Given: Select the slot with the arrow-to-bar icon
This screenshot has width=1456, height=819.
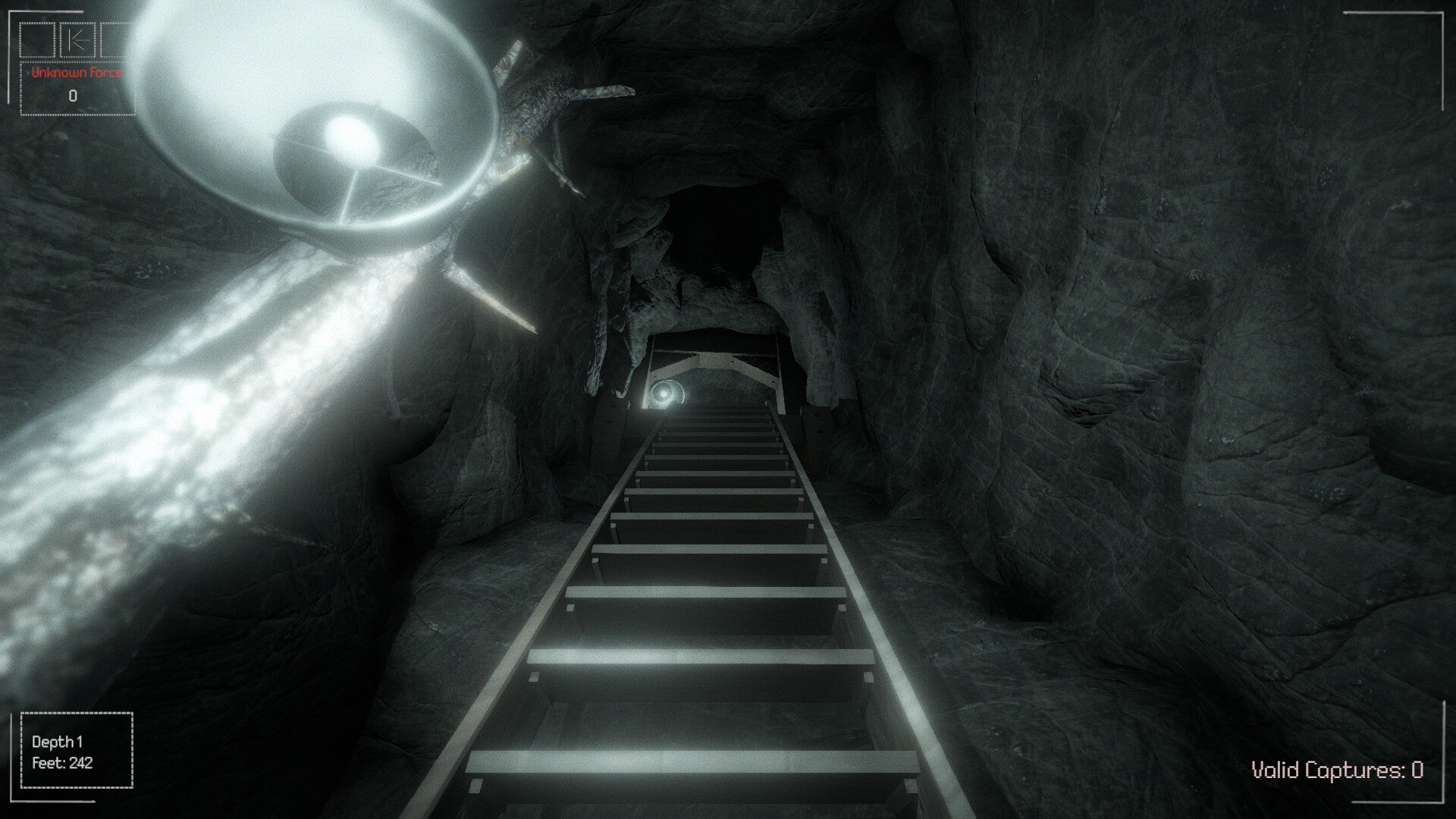Looking at the screenshot, I should tap(77, 41).
